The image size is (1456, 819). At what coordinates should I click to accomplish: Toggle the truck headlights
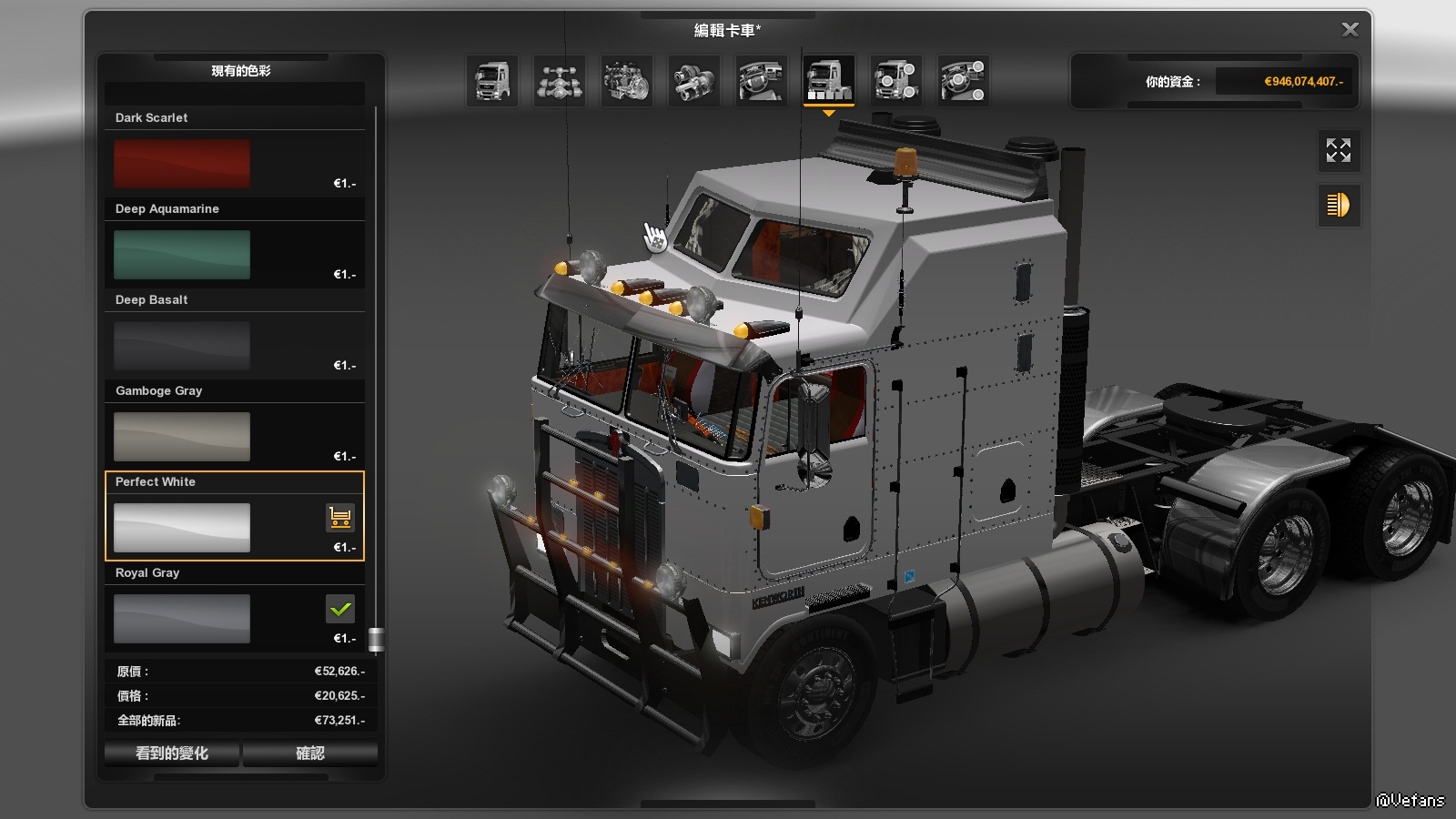[1338, 206]
